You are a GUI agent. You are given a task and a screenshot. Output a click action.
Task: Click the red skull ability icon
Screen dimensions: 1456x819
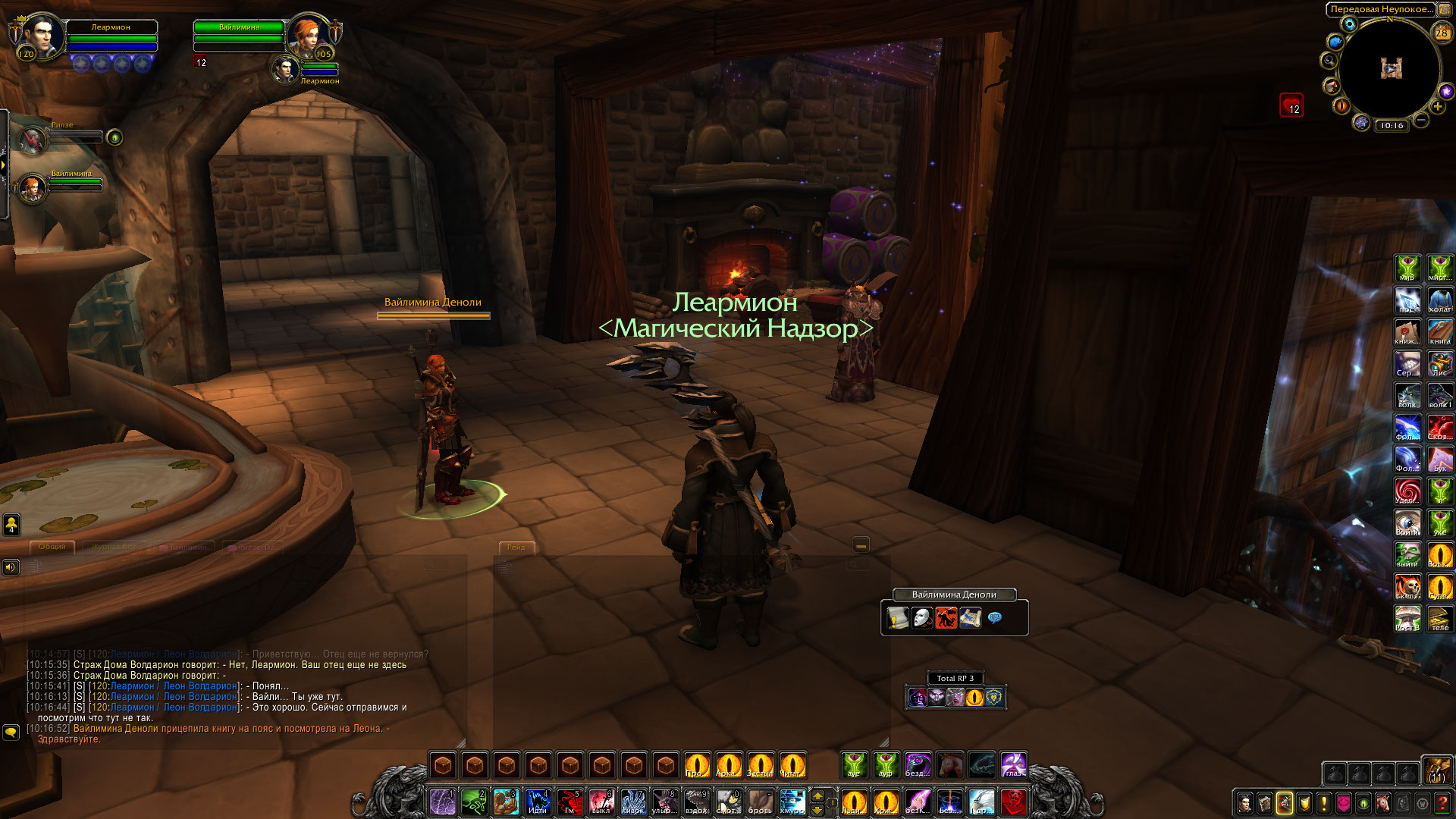click(x=1014, y=802)
